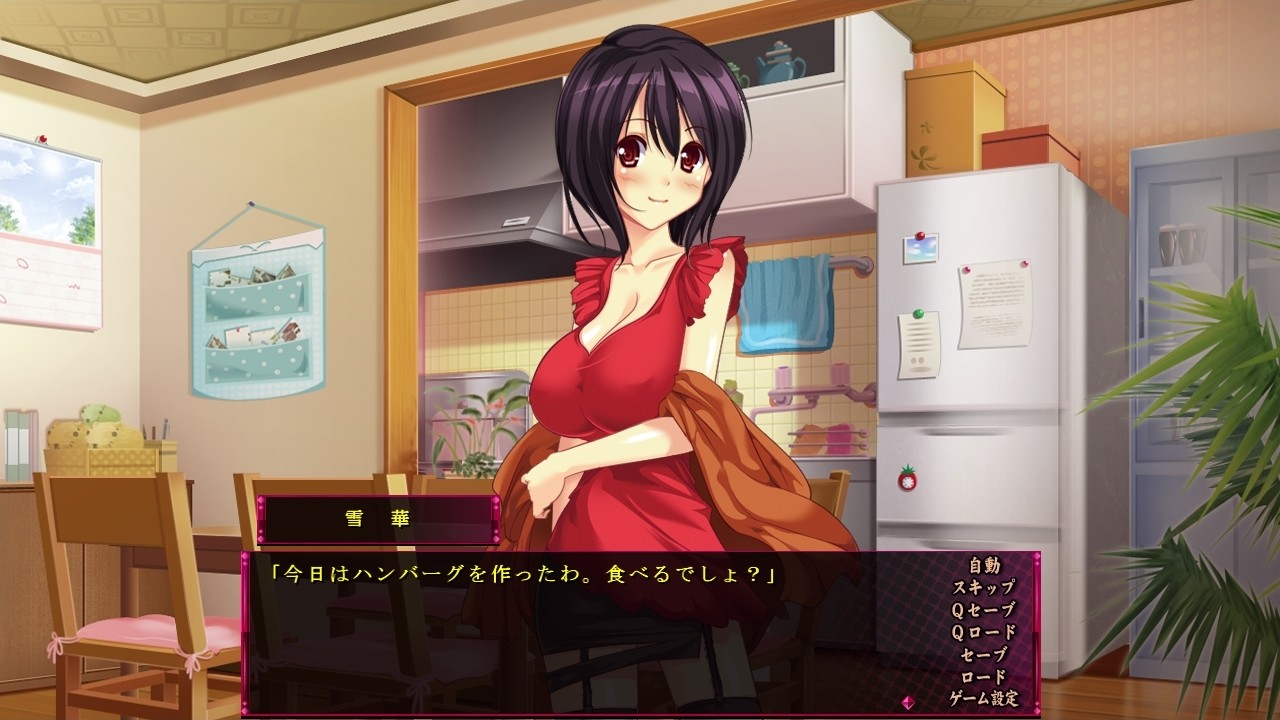Enable auto mode with 自動
Screen dimensions: 1280x720
(983, 566)
